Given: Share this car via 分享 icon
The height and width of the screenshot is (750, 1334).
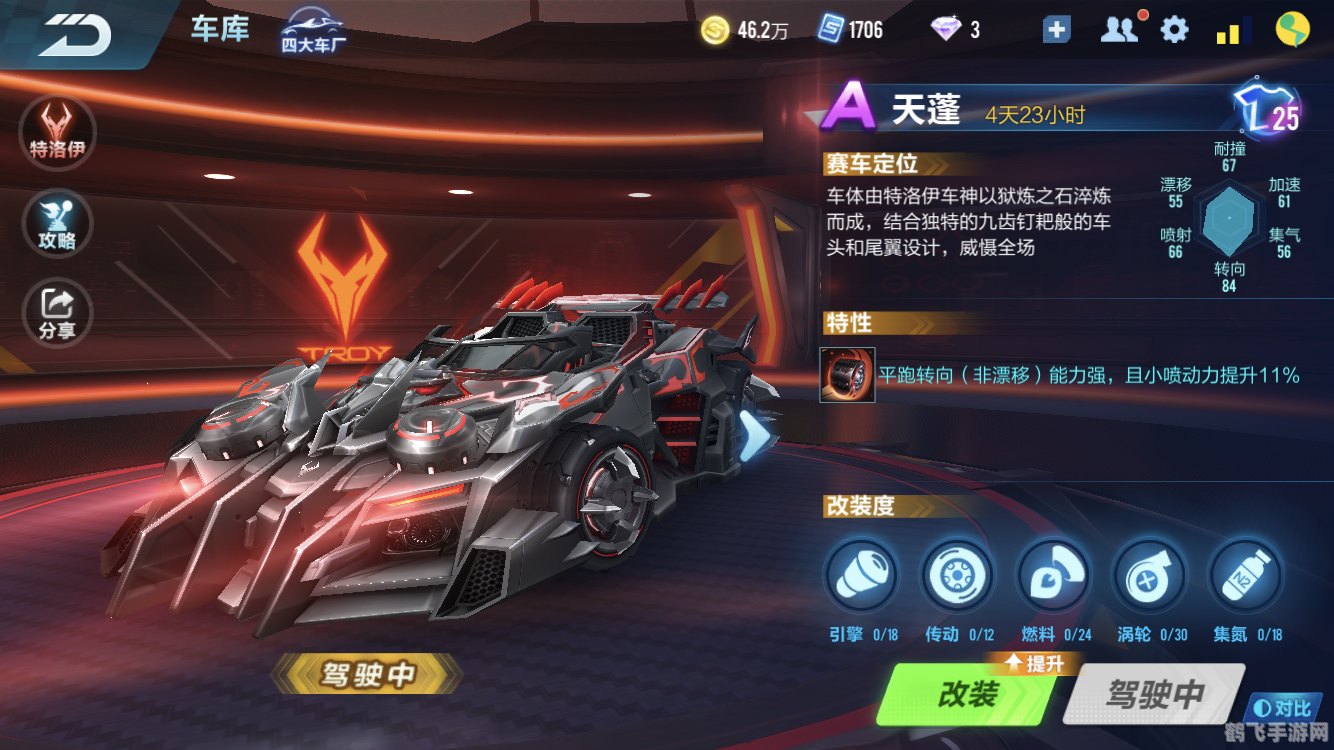Looking at the screenshot, I should point(57,313).
